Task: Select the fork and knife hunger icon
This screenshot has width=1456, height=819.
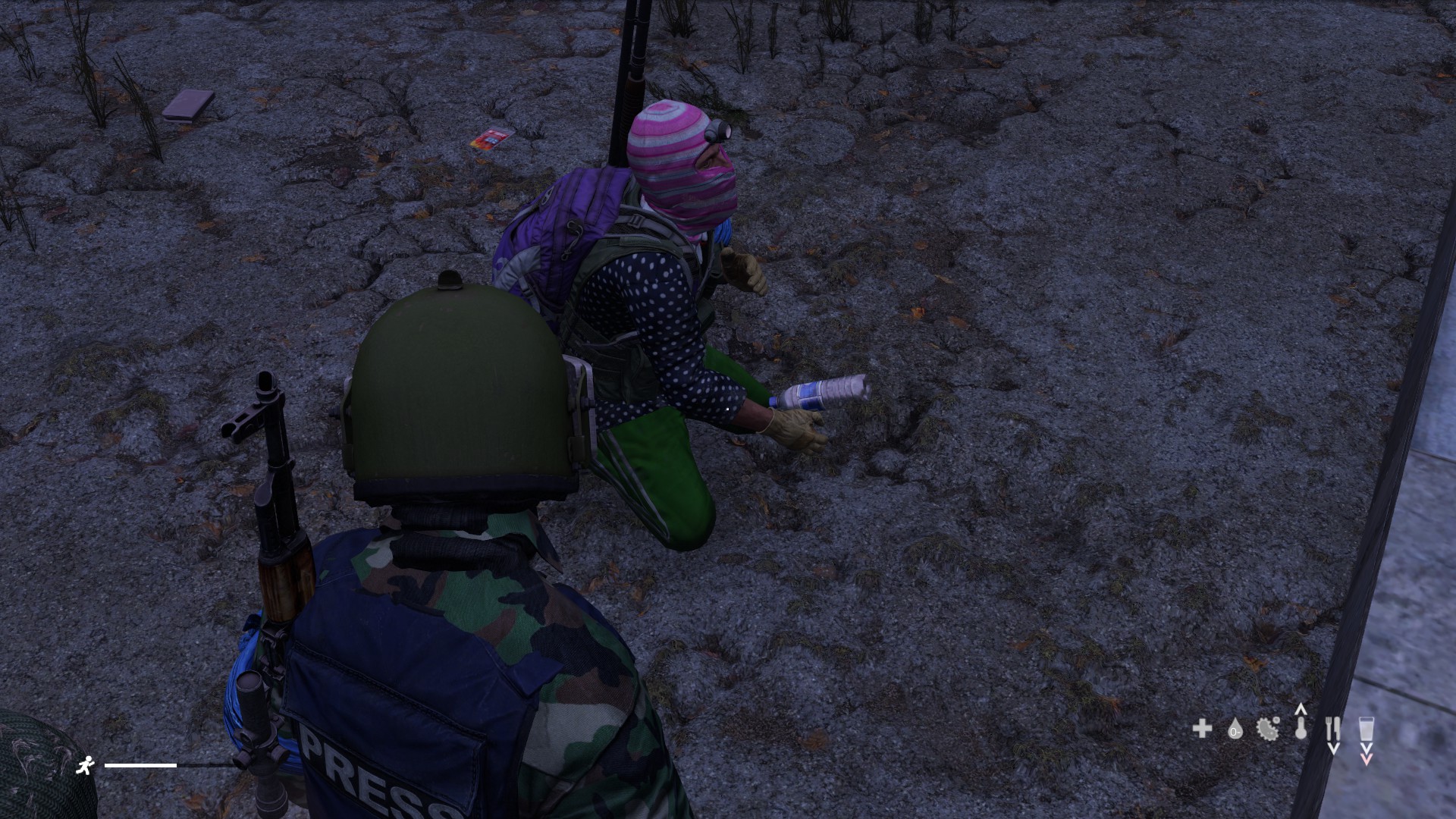Action: point(1333,727)
